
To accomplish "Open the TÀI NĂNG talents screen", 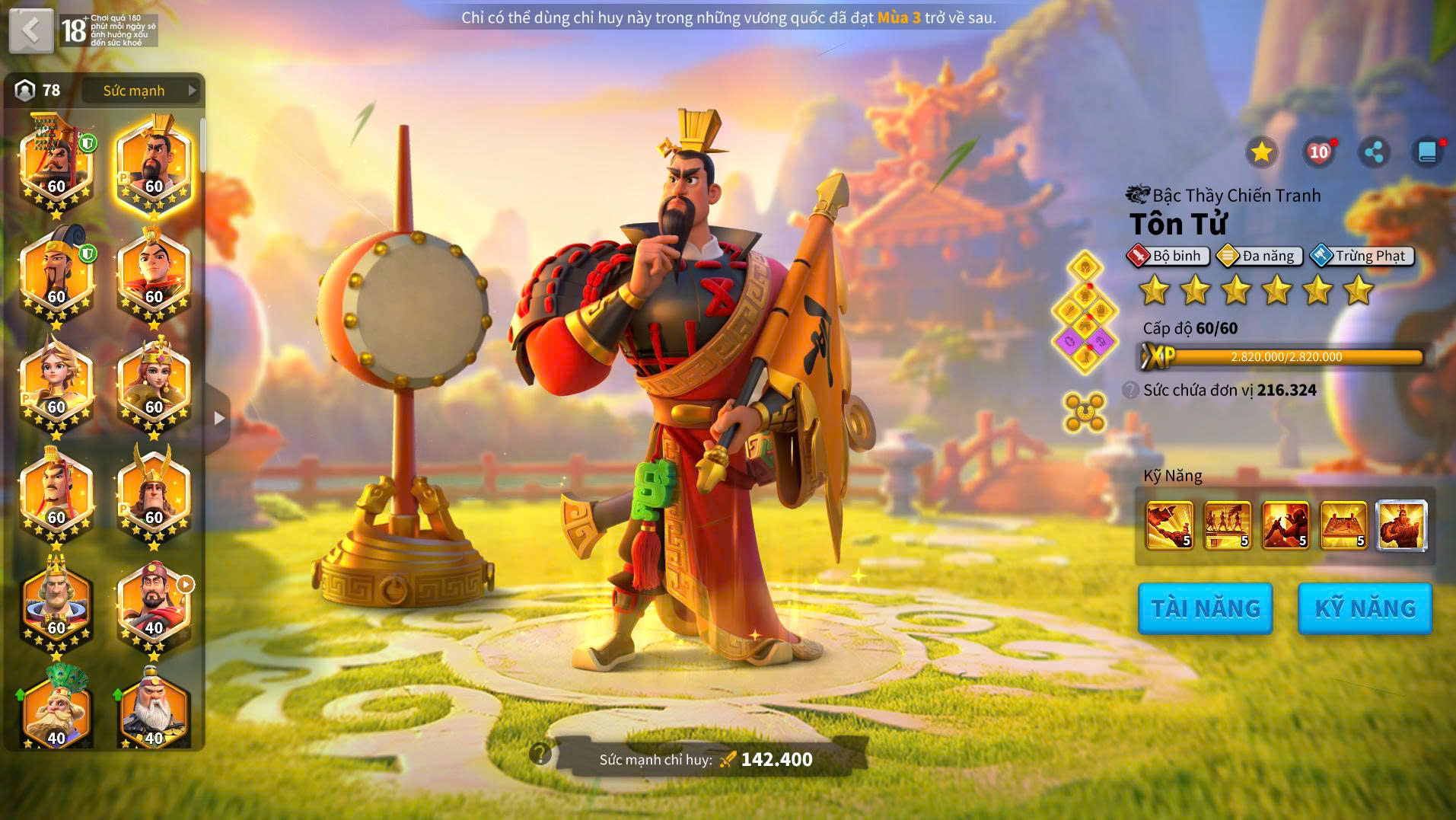I will [x=1205, y=608].
